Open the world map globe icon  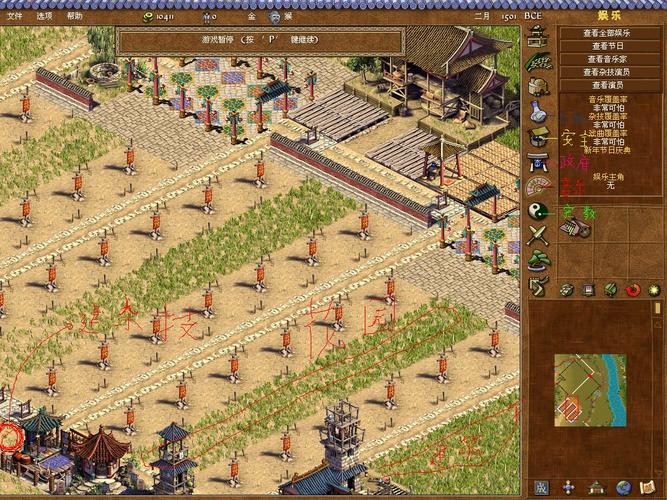click(x=623, y=487)
